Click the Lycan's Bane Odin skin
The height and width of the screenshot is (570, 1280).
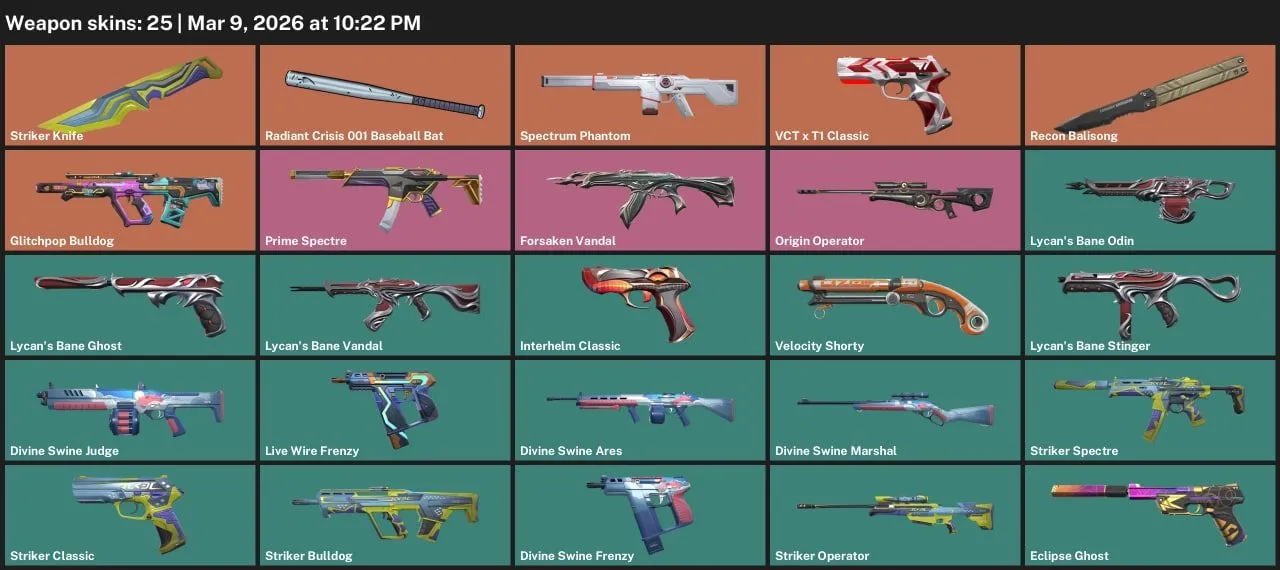pos(1150,200)
